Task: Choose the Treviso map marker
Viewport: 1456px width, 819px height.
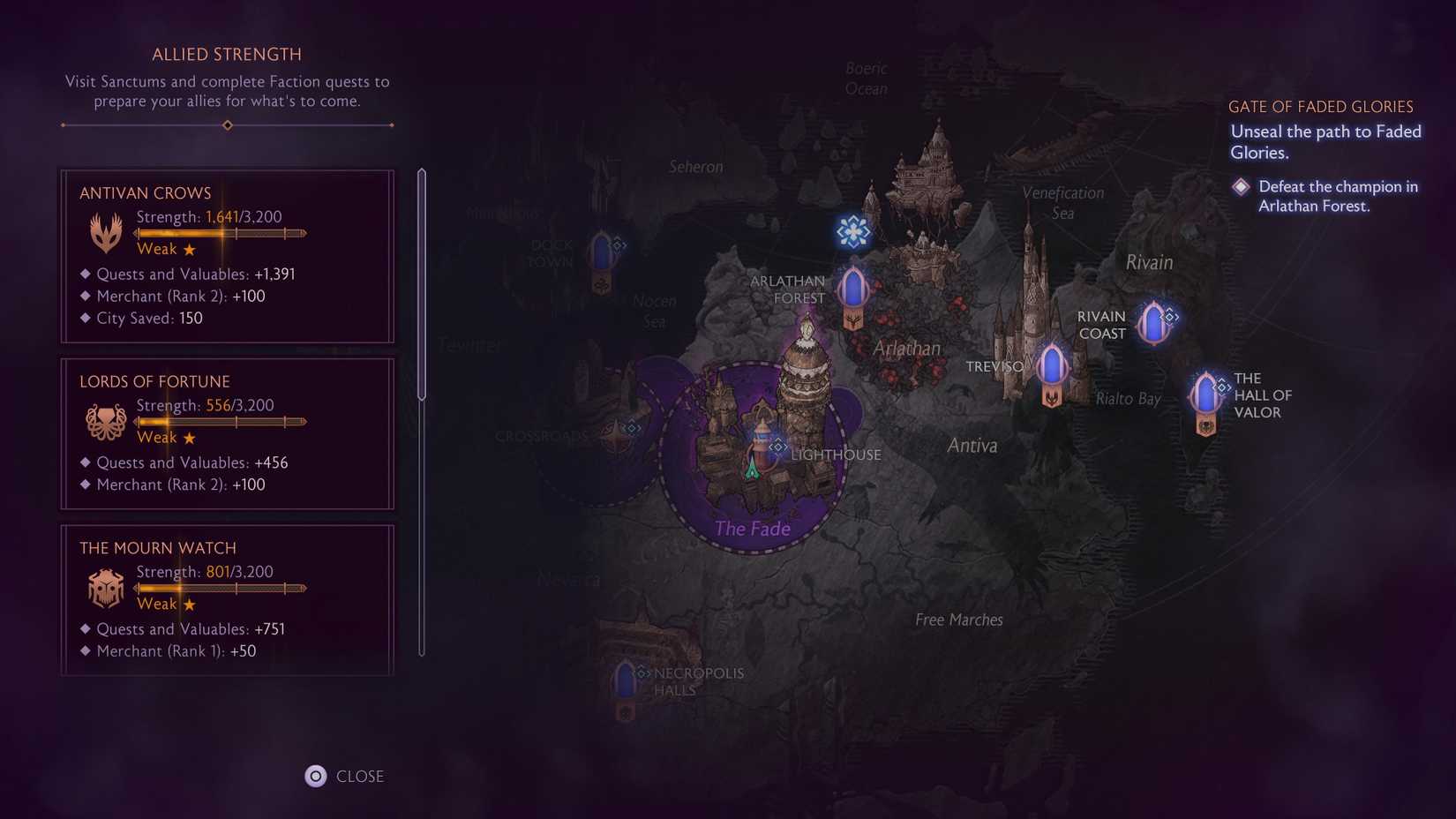Action: coord(1051,366)
